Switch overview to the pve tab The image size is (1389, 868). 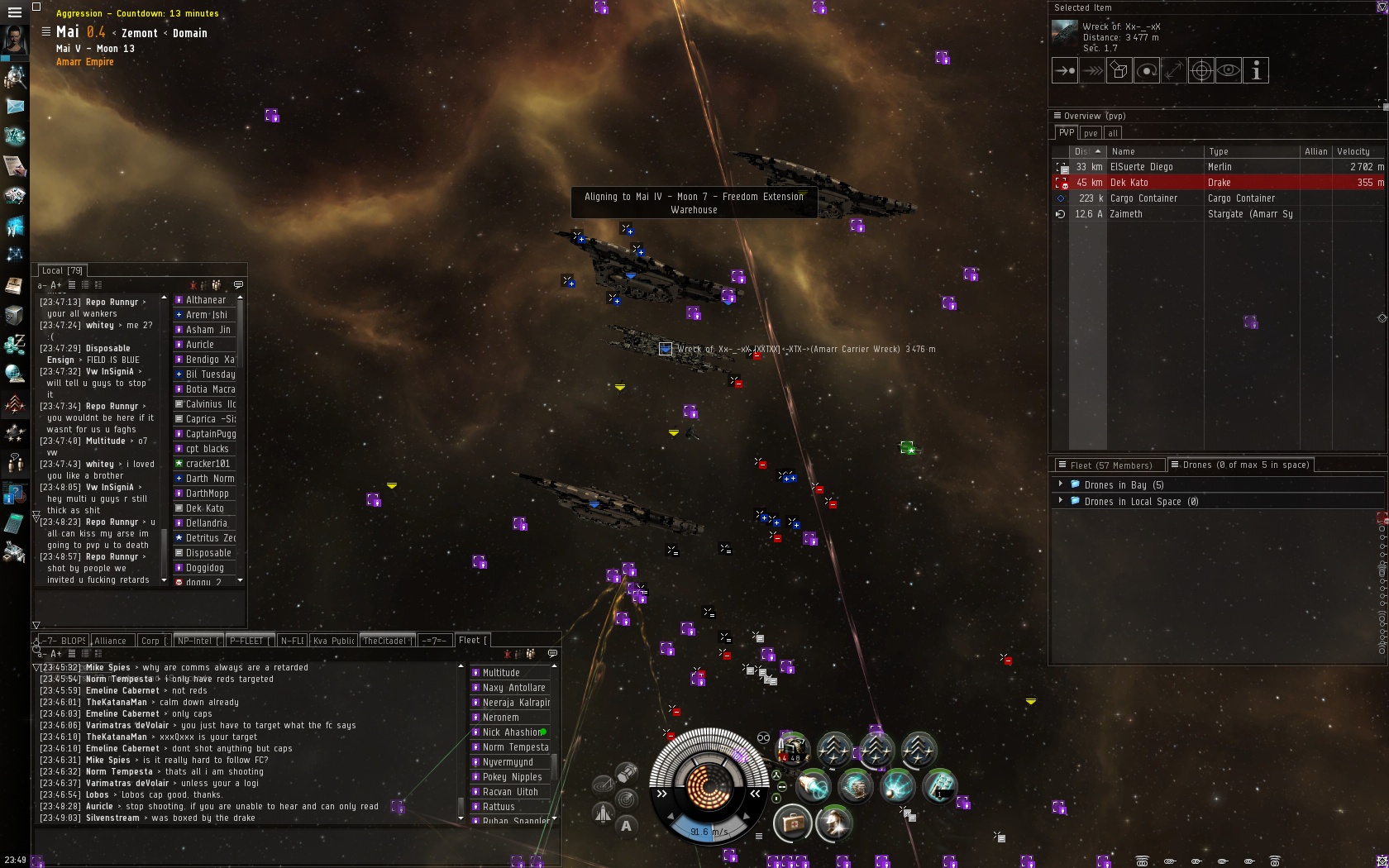tap(1091, 133)
